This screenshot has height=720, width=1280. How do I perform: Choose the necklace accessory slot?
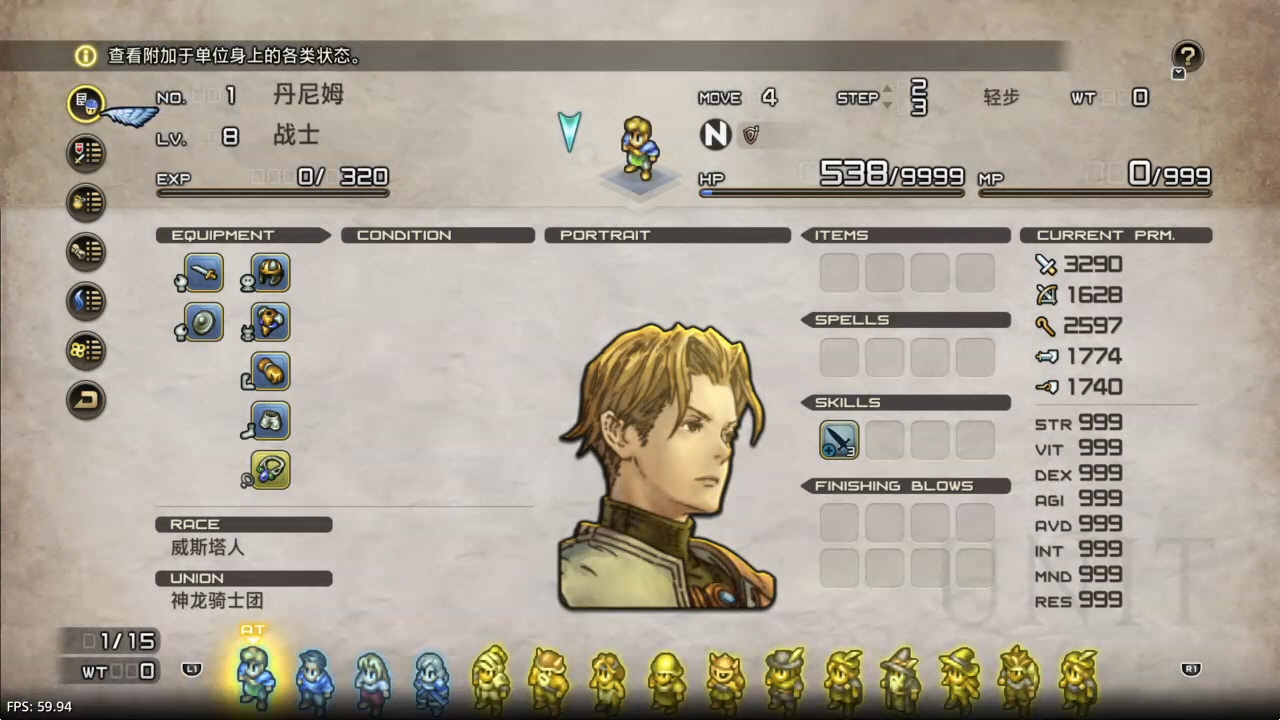click(271, 470)
